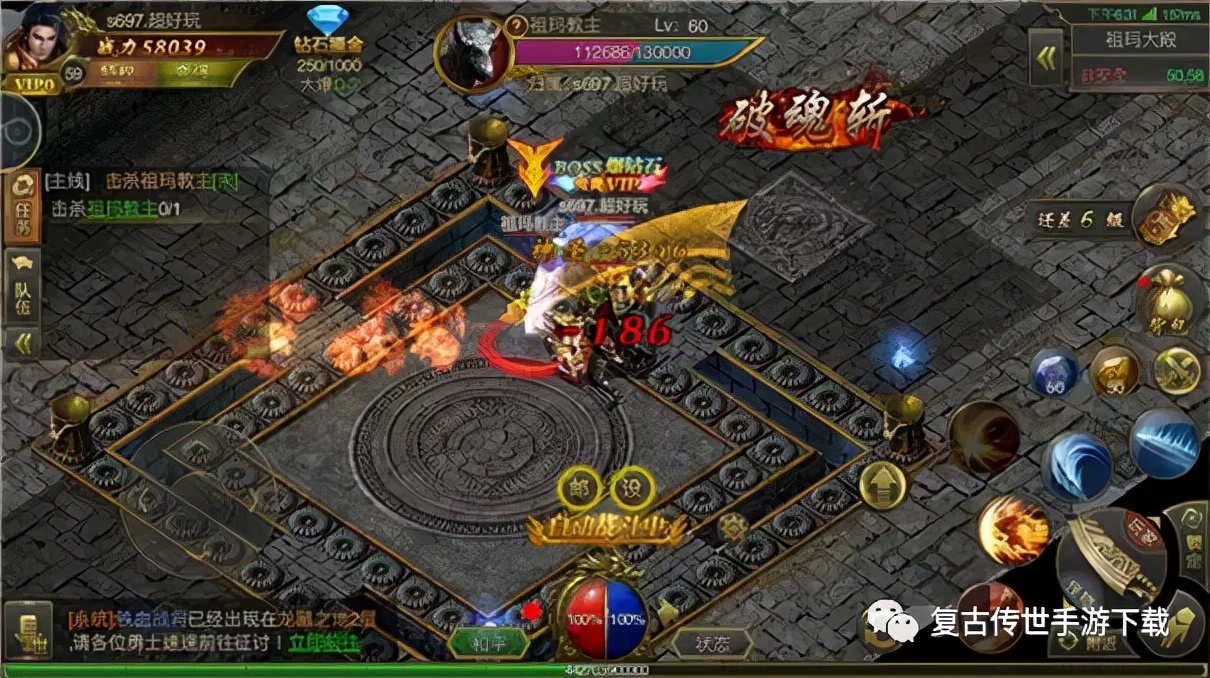Open the golden treasure reward icon
Viewport: 1210px width, 678px height.
(1167, 215)
